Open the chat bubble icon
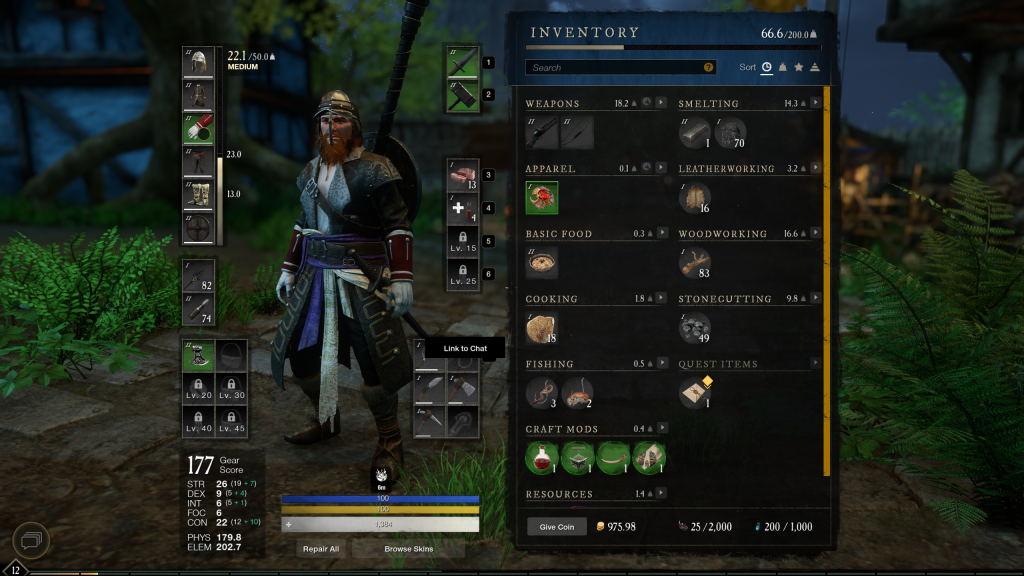 pyautogui.click(x=30, y=541)
